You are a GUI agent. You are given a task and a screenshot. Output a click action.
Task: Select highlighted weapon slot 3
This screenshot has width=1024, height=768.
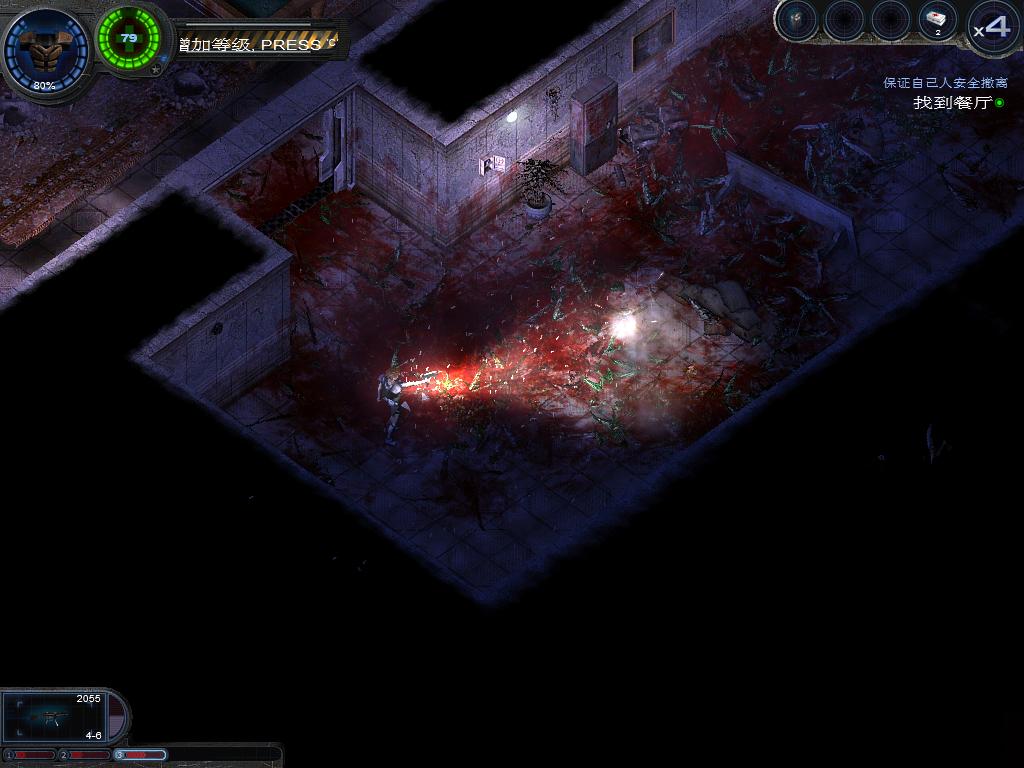tap(141, 754)
